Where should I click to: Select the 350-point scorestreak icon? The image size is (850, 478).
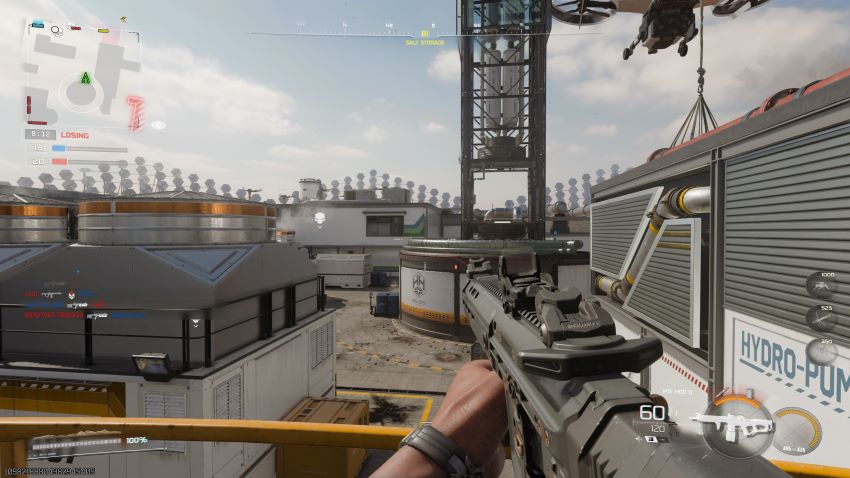[822, 351]
